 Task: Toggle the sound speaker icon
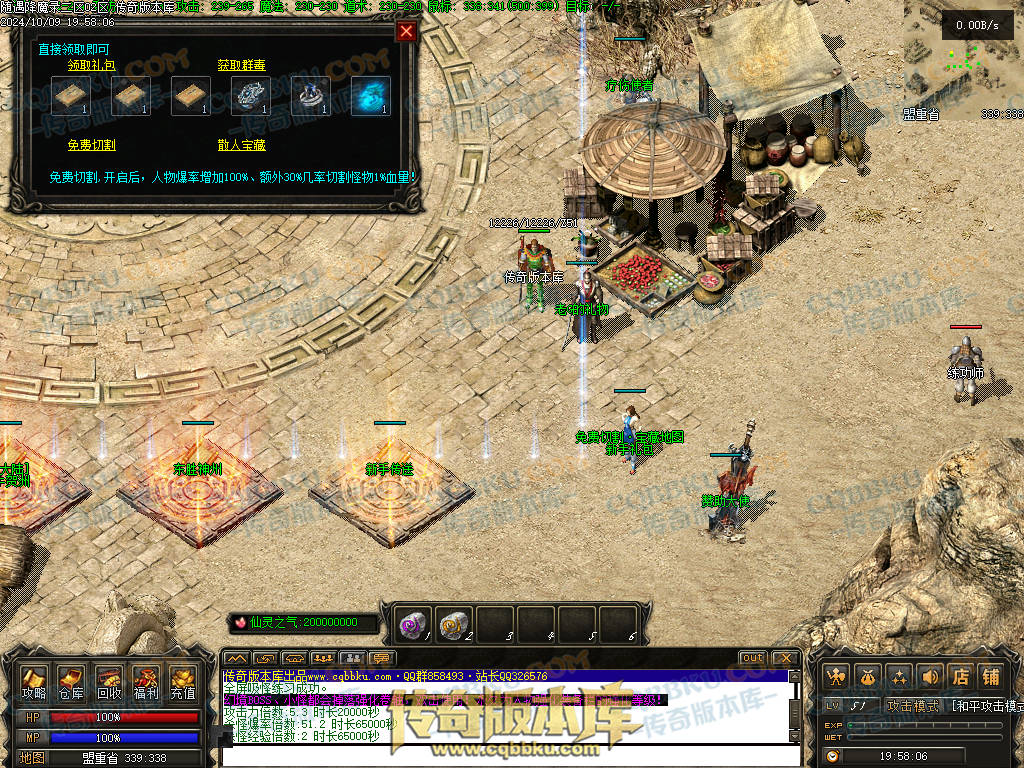pyautogui.click(x=930, y=677)
